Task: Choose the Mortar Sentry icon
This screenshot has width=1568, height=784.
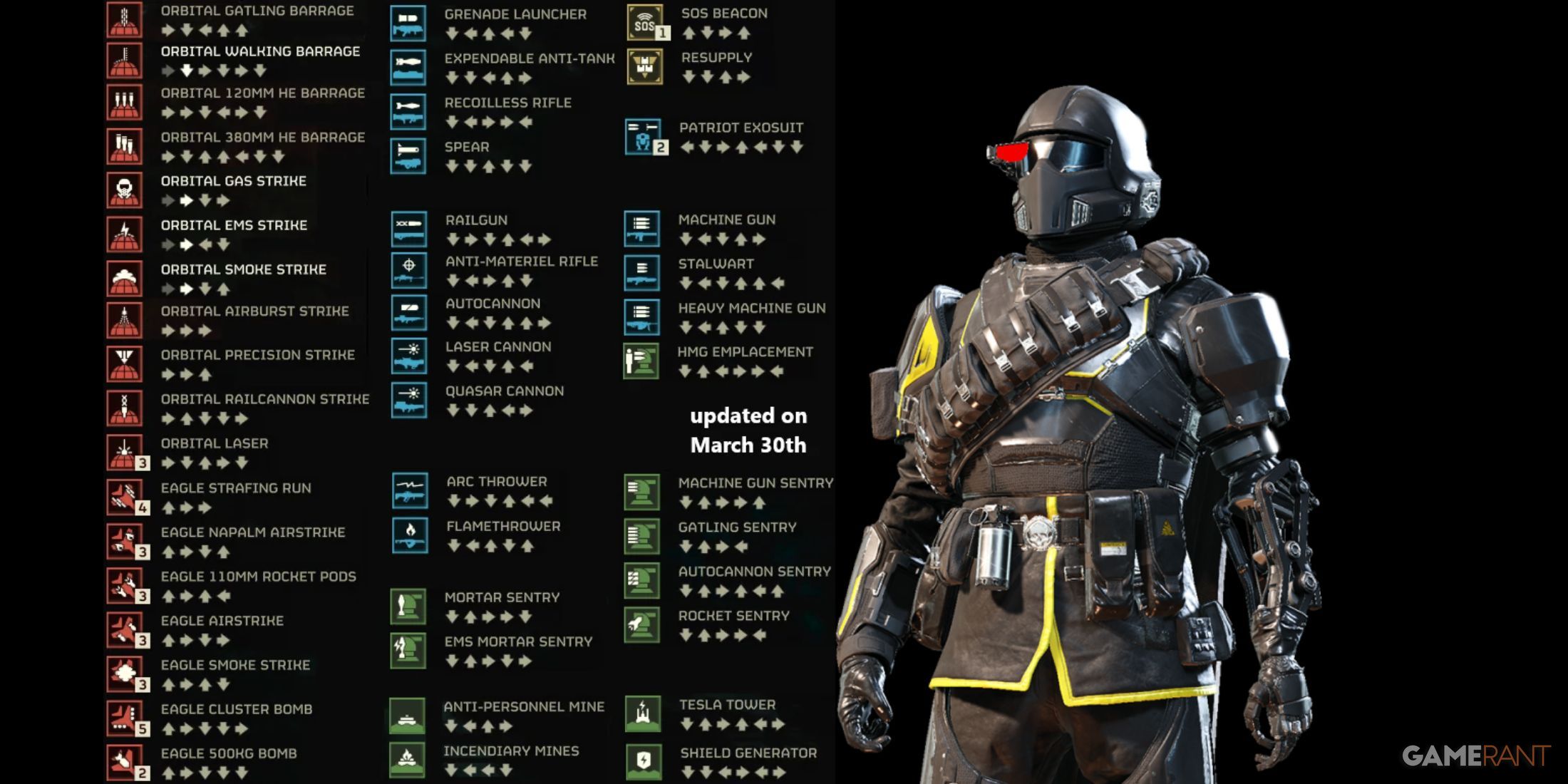Action: coord(408,607)
